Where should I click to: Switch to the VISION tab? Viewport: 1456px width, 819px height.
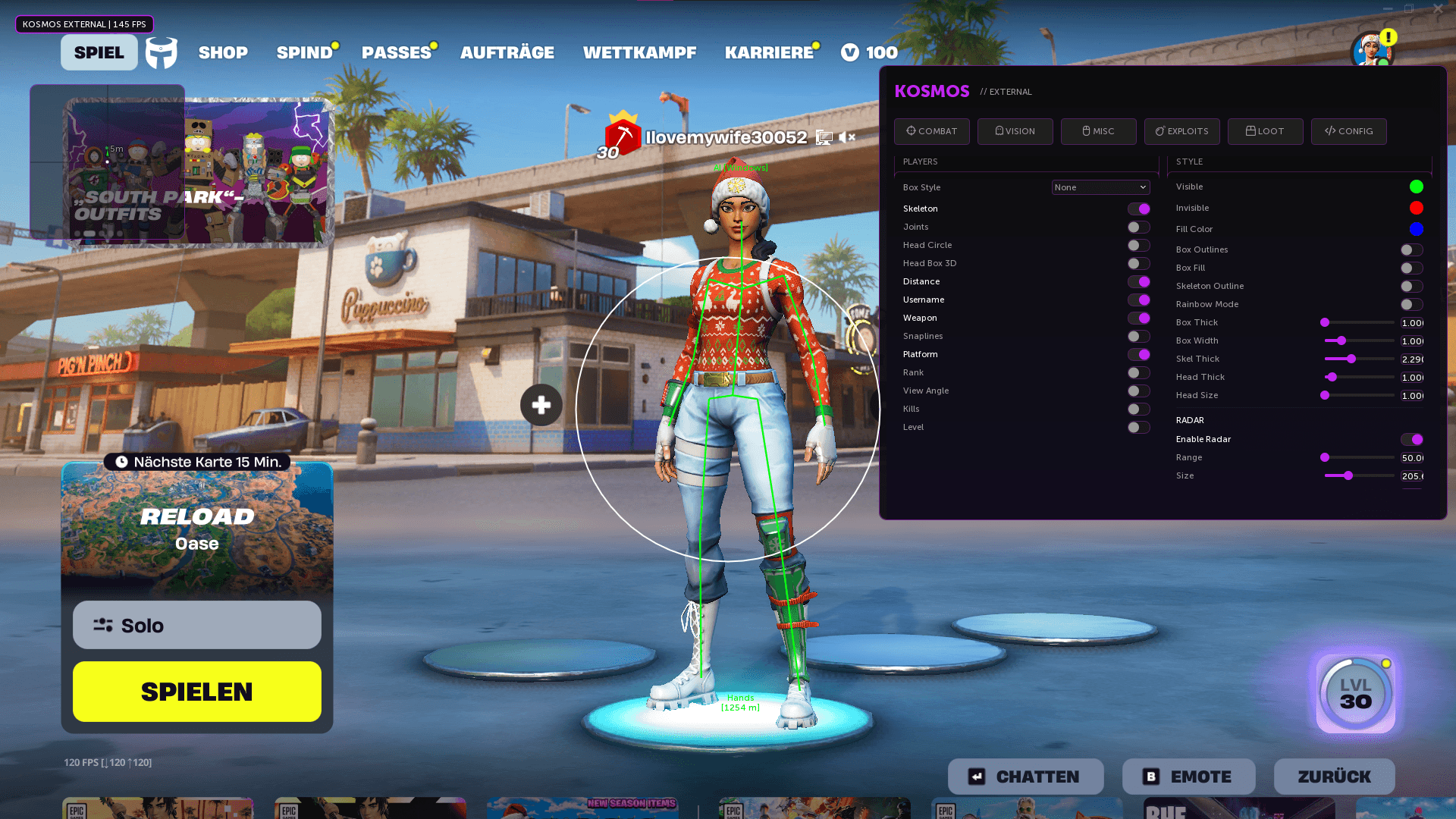pos(1015,130)
